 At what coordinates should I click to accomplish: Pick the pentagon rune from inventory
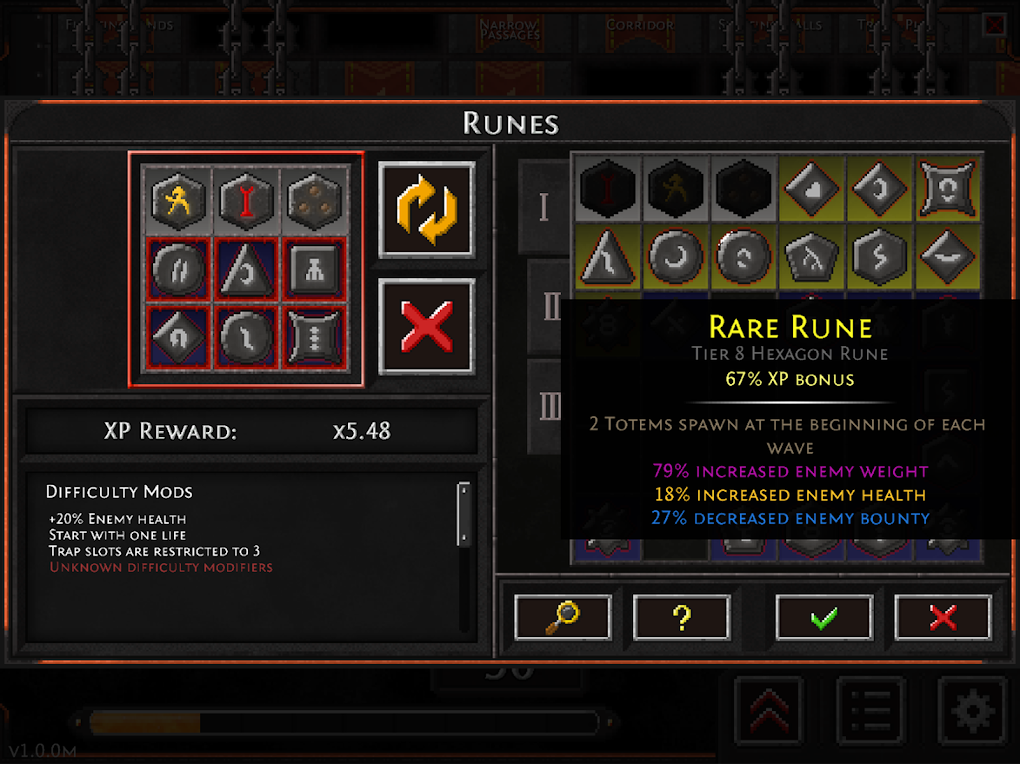(811, 257)
